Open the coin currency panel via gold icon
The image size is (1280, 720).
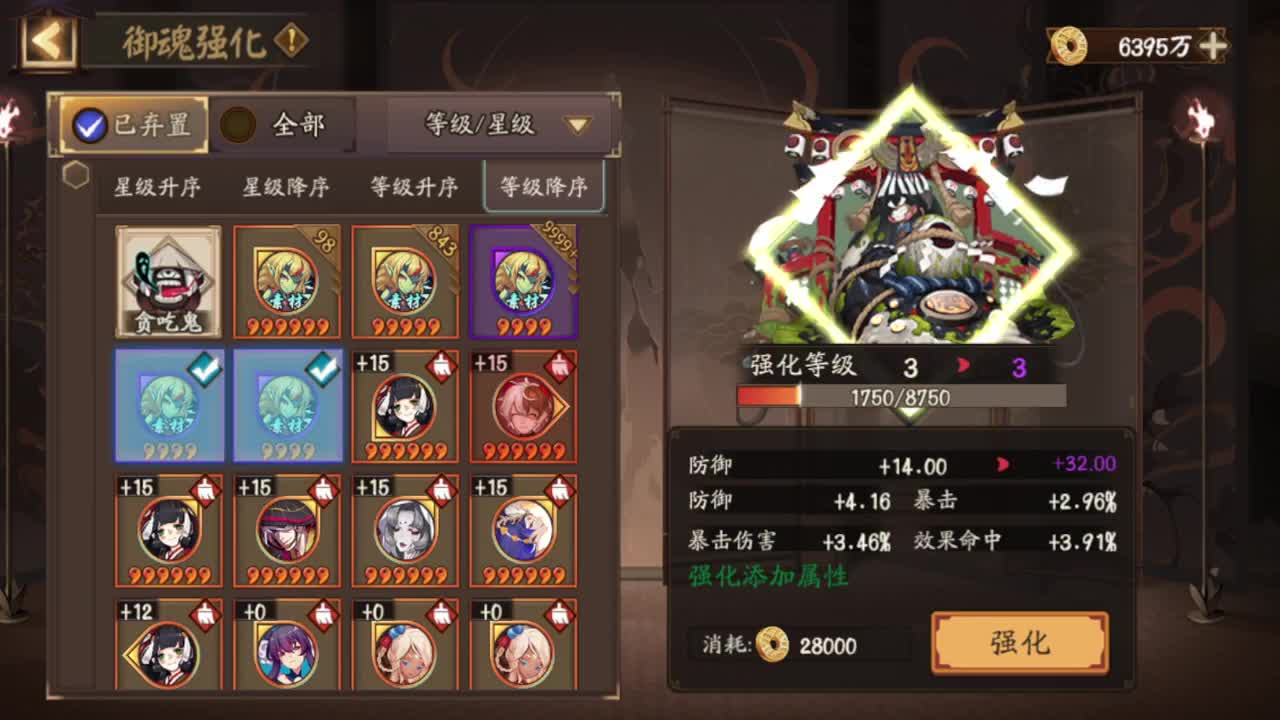tap(1069, 44)
